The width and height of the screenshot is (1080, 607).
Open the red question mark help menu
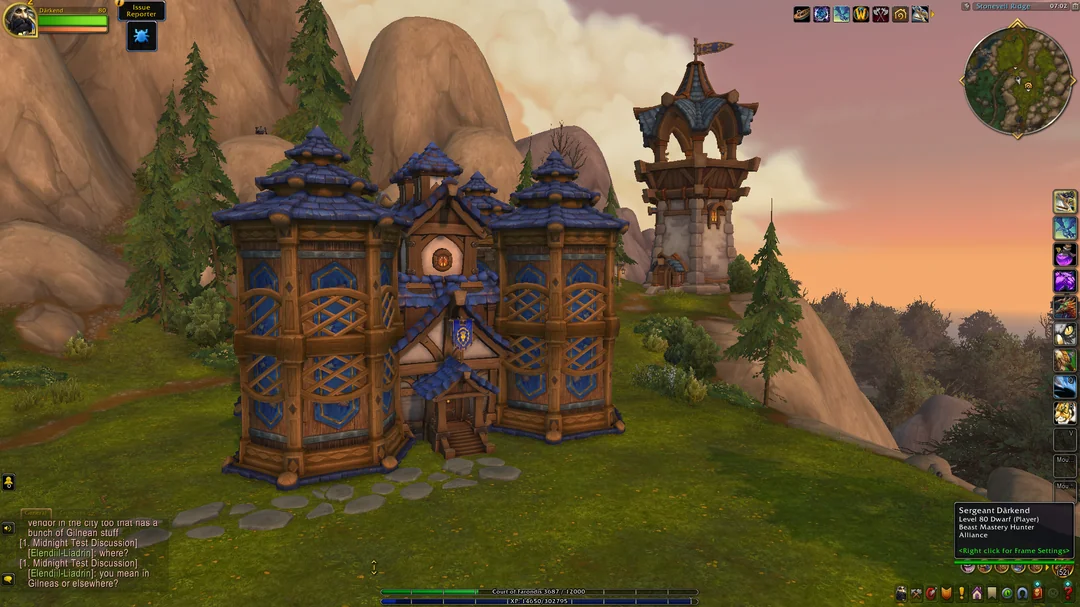[x=1068, y=594]
